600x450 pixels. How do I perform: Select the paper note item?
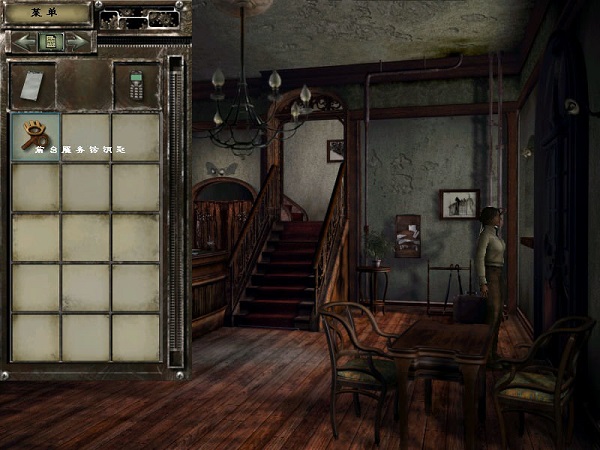[32, 85]
